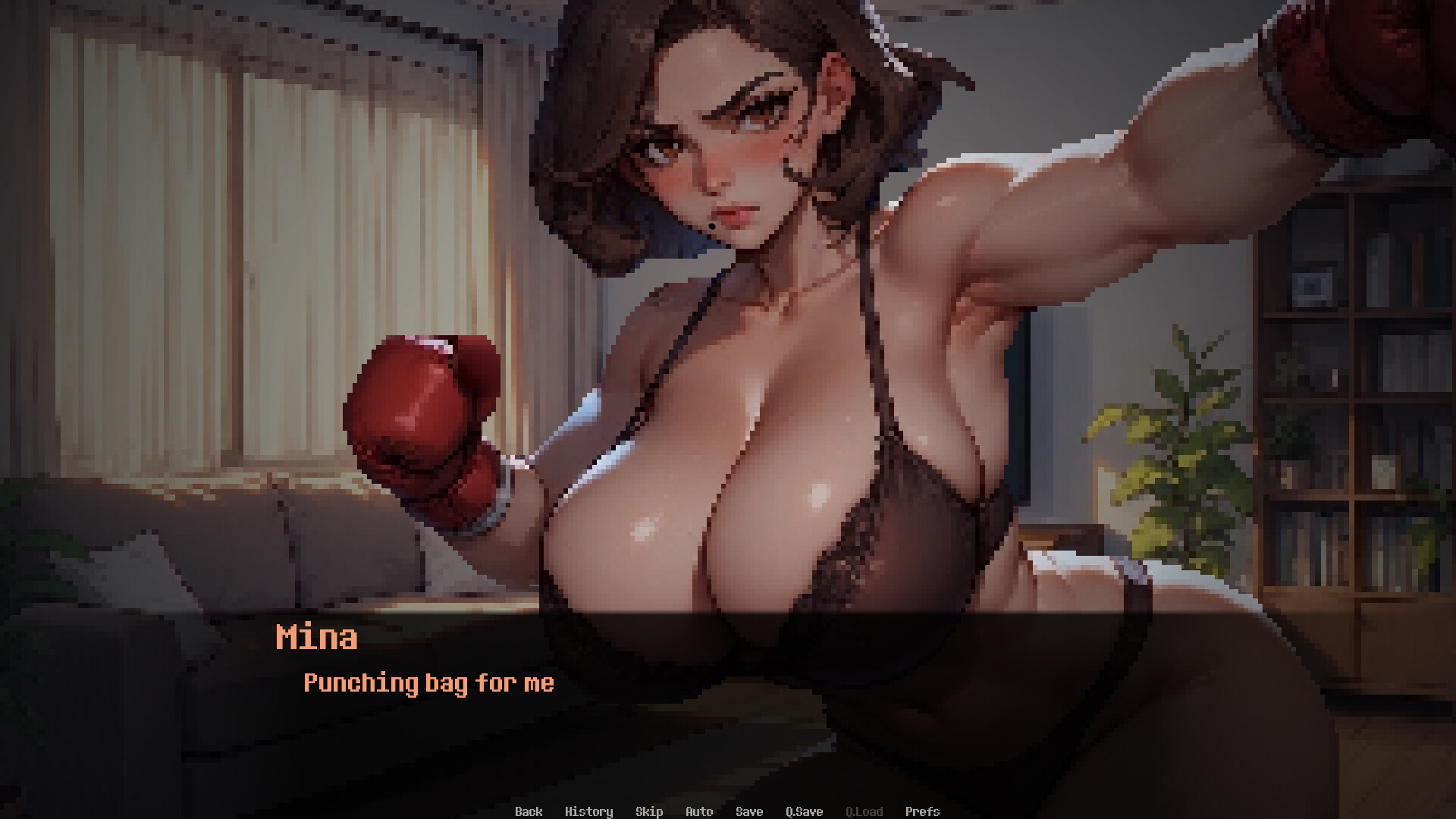Review past dialogue via History
The image size is (1456, 819).
(590, 811)
